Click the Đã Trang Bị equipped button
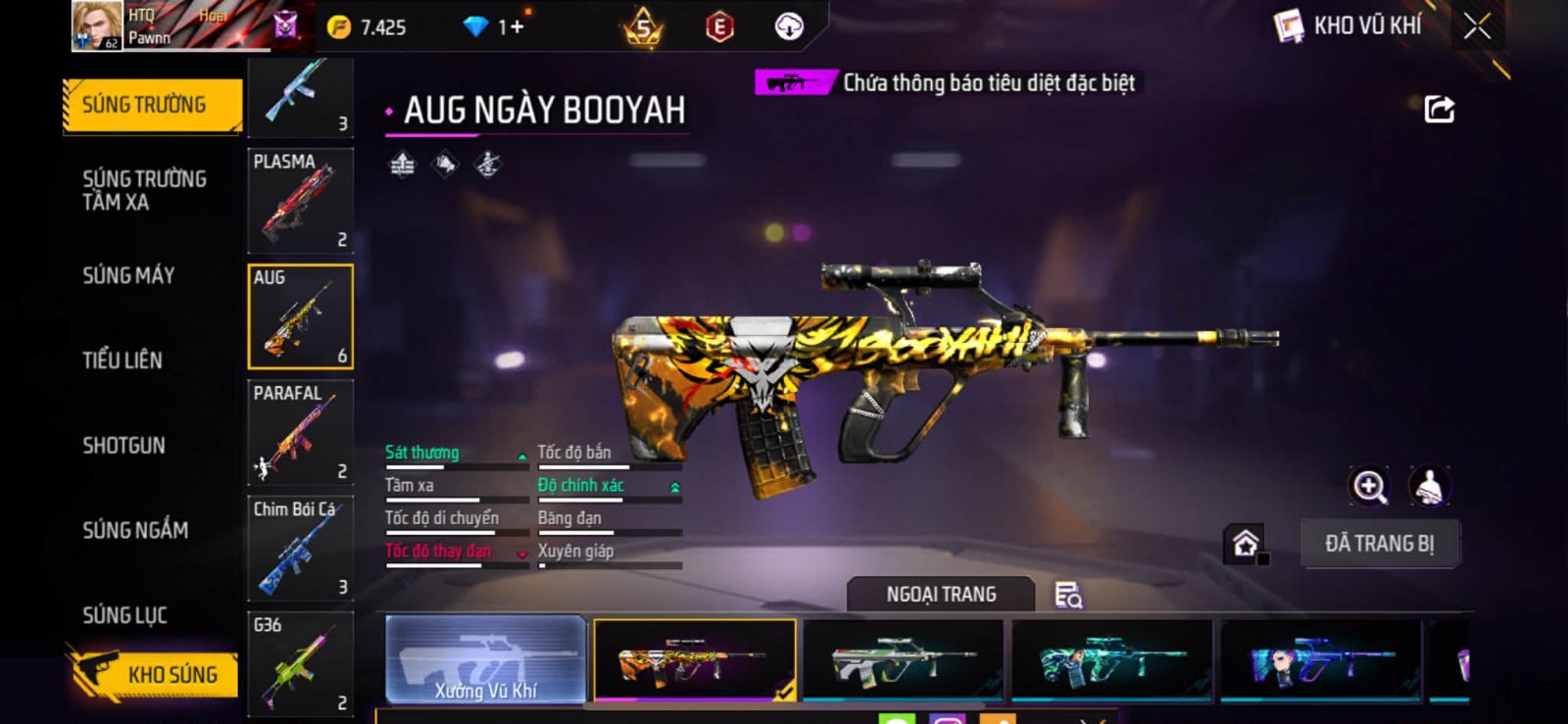 click(1379, 544)
